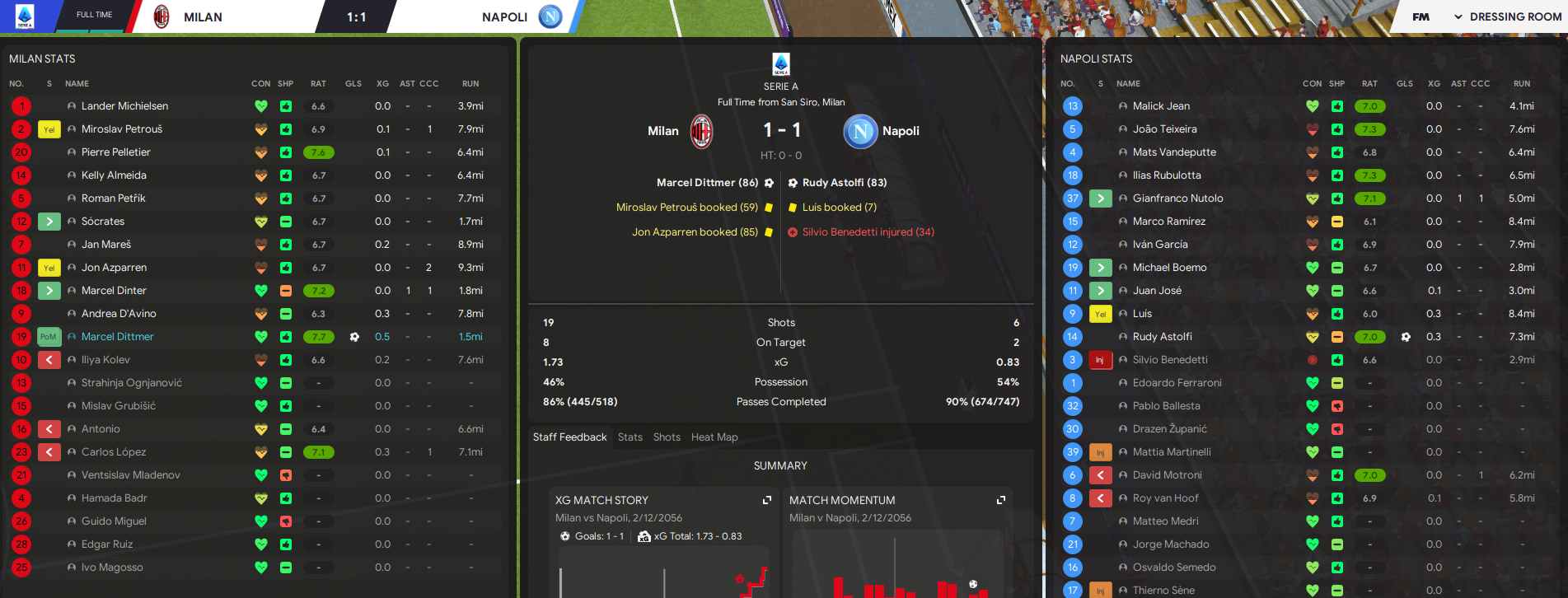1568x598 pixels.
Task: Select the Staff Feedback tab
Action: (x=569, y=437)
